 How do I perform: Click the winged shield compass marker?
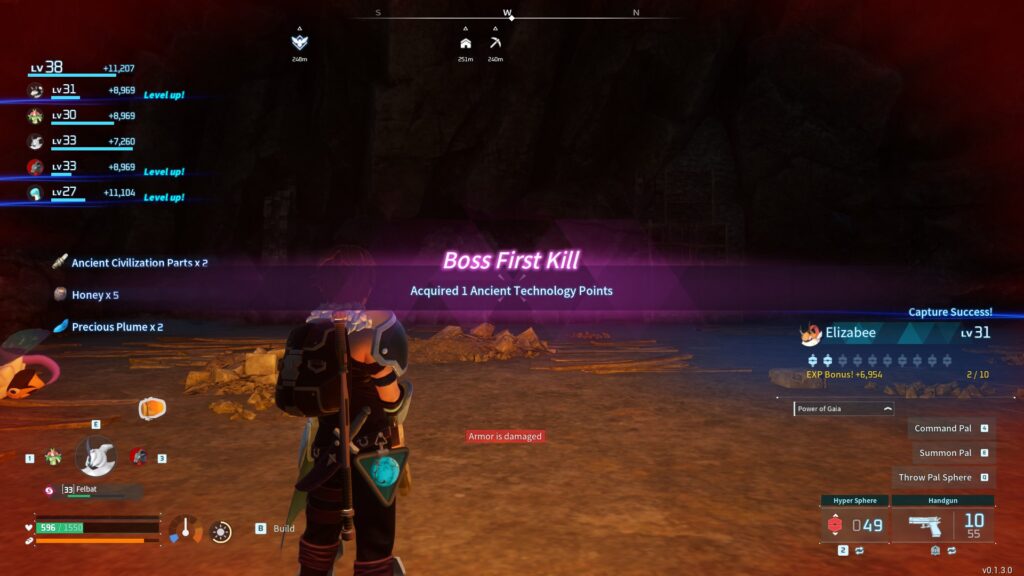pyautogui.click(x=299, y=42)
